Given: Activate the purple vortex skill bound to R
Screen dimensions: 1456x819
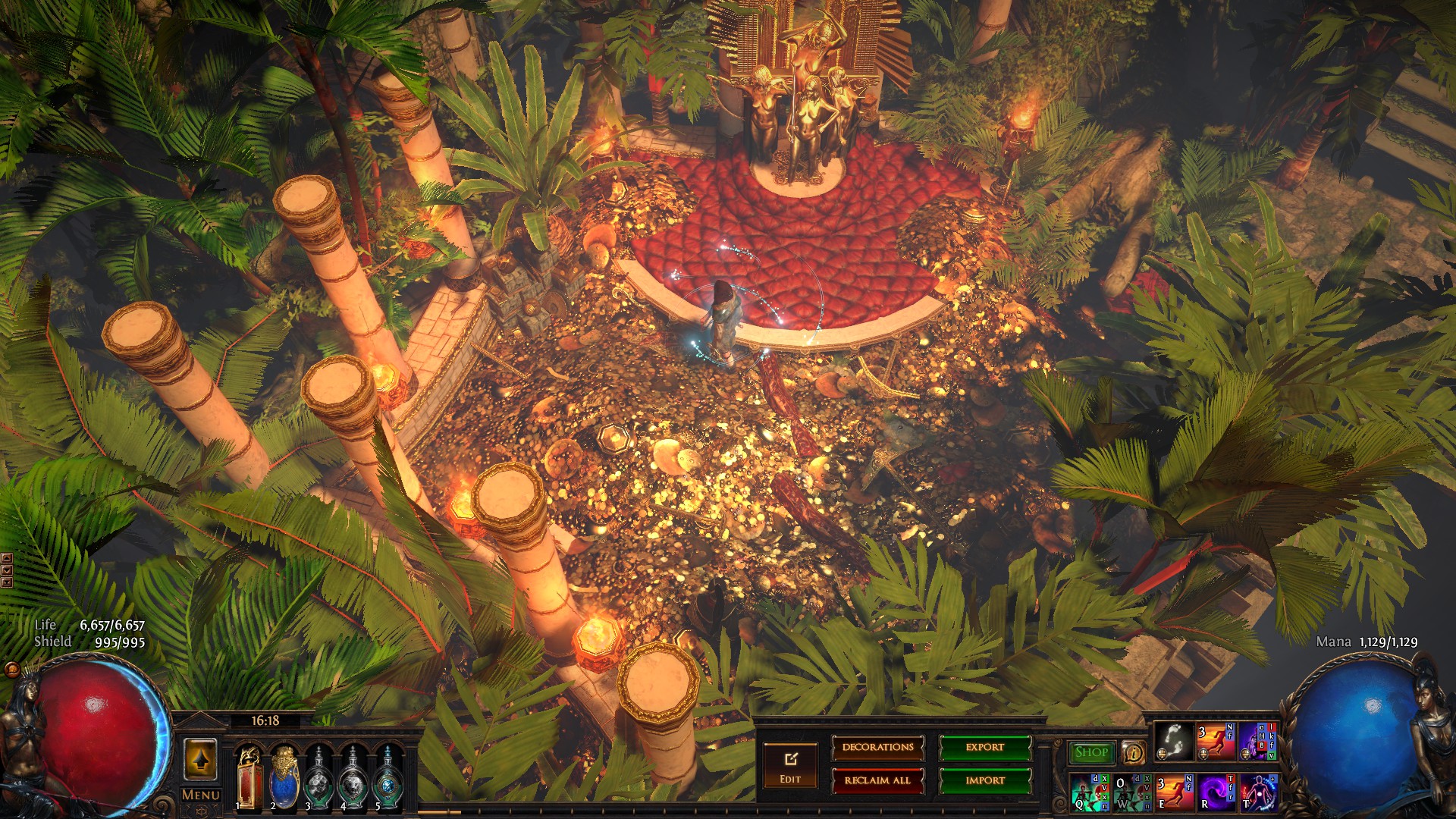Looking at the screenshot, I should [x=1216, y=792].
